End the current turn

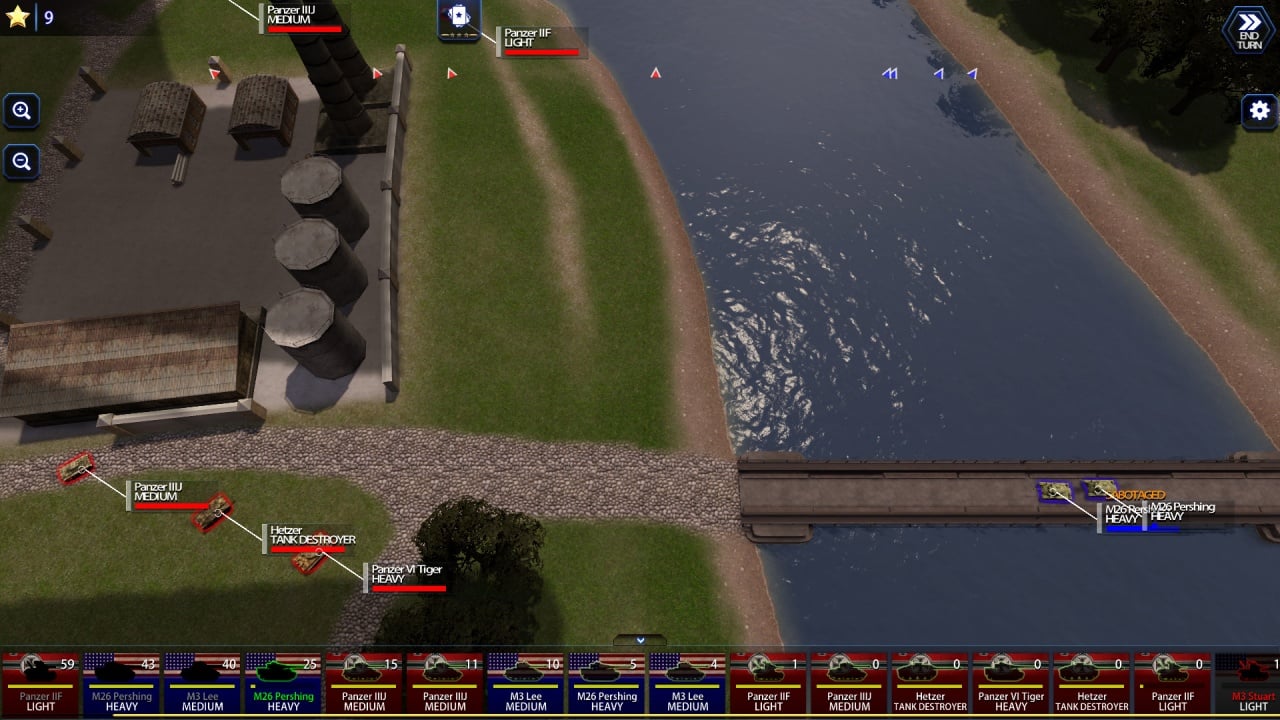(x=1248, y=29)
